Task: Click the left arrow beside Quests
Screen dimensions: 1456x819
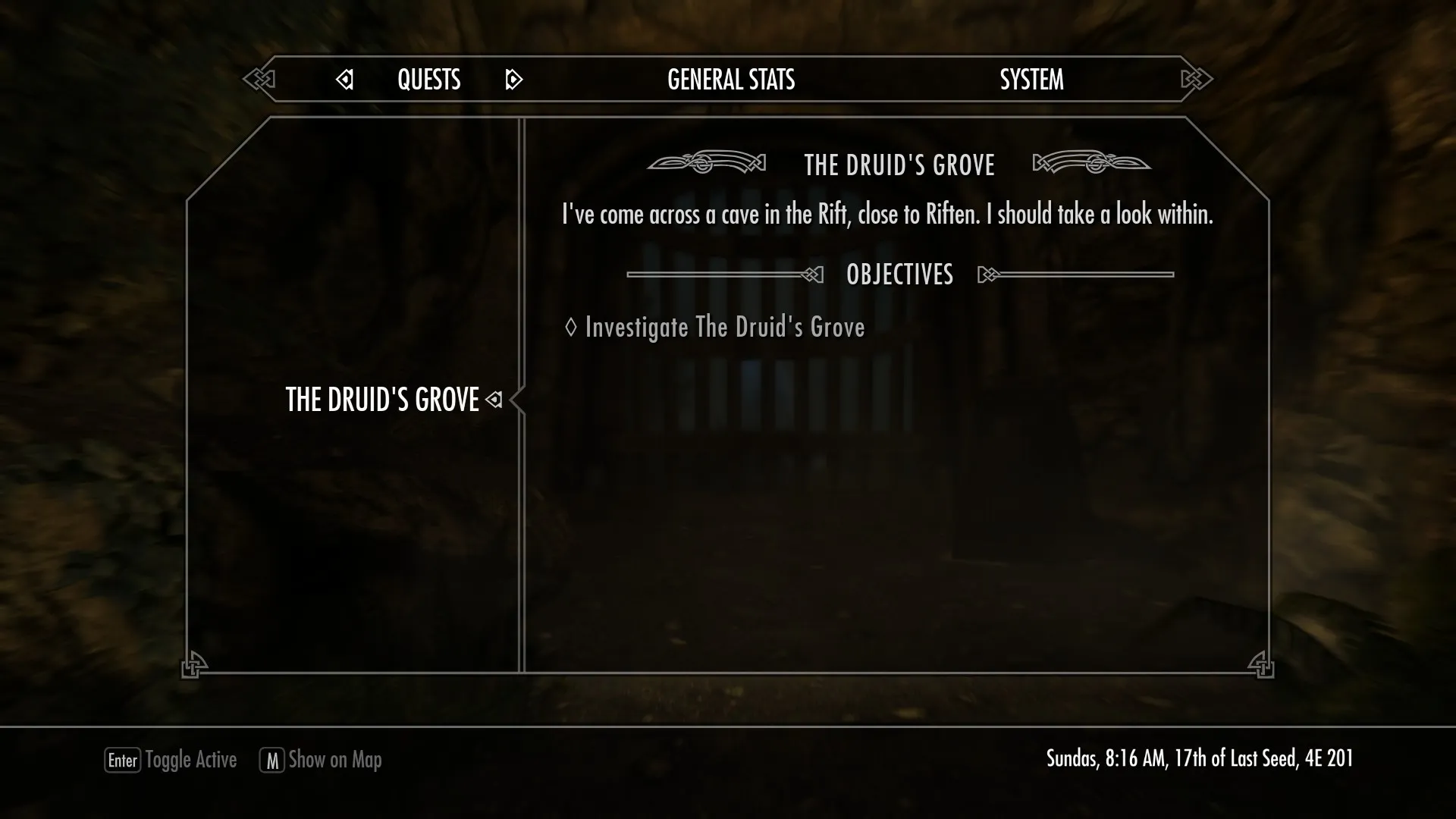Action: point(344,80)
